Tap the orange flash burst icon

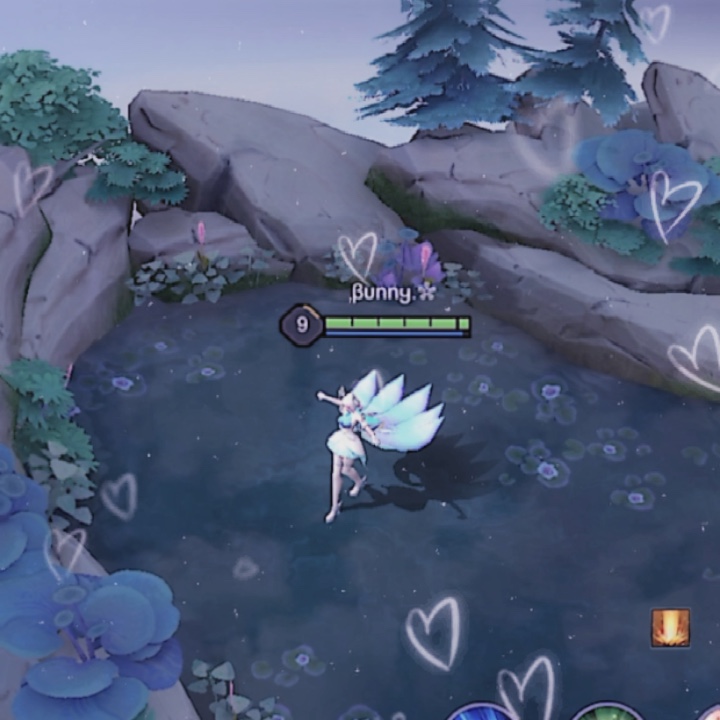click(x=670, y=628)
